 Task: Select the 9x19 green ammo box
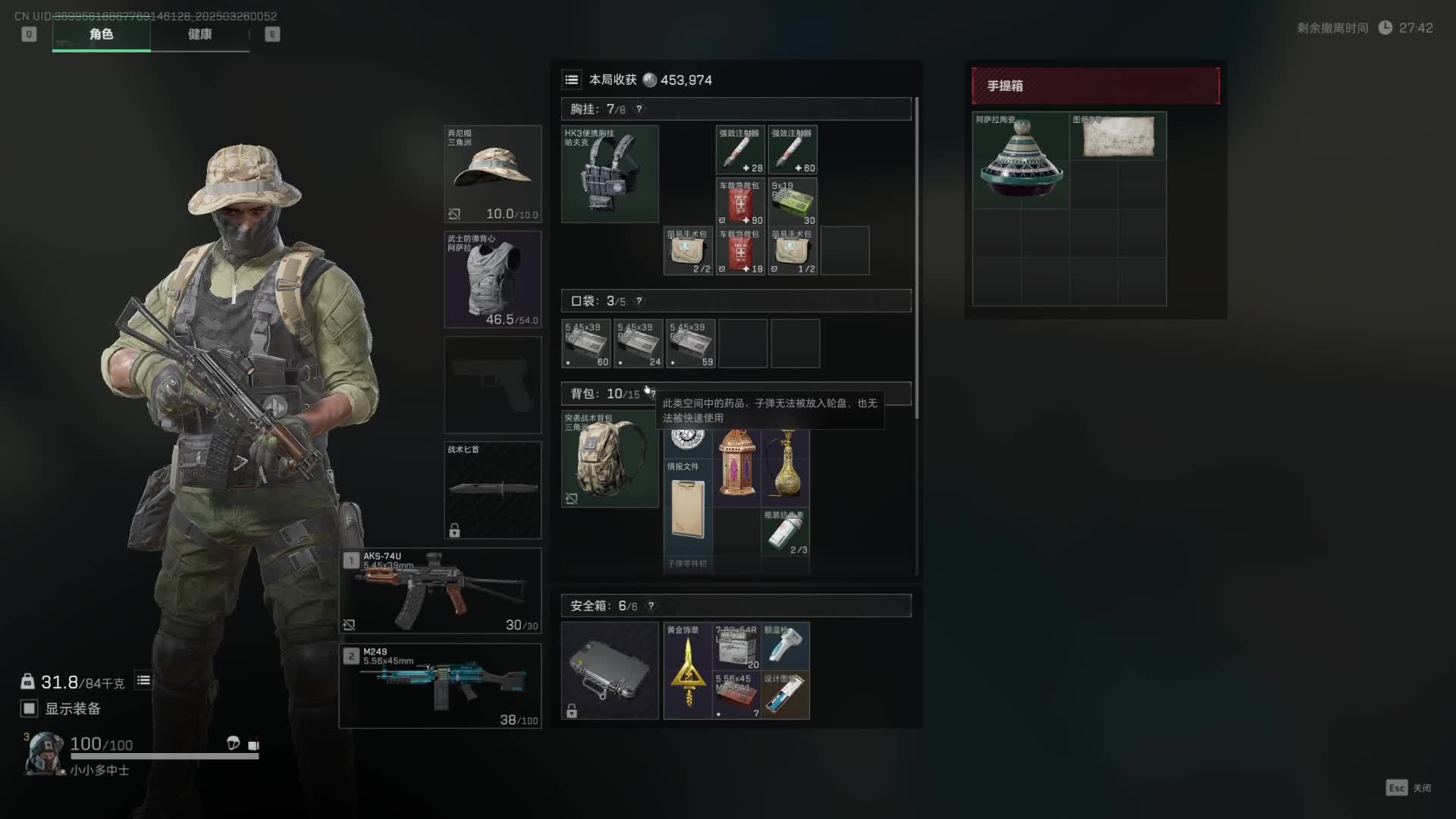click(792, 202)
